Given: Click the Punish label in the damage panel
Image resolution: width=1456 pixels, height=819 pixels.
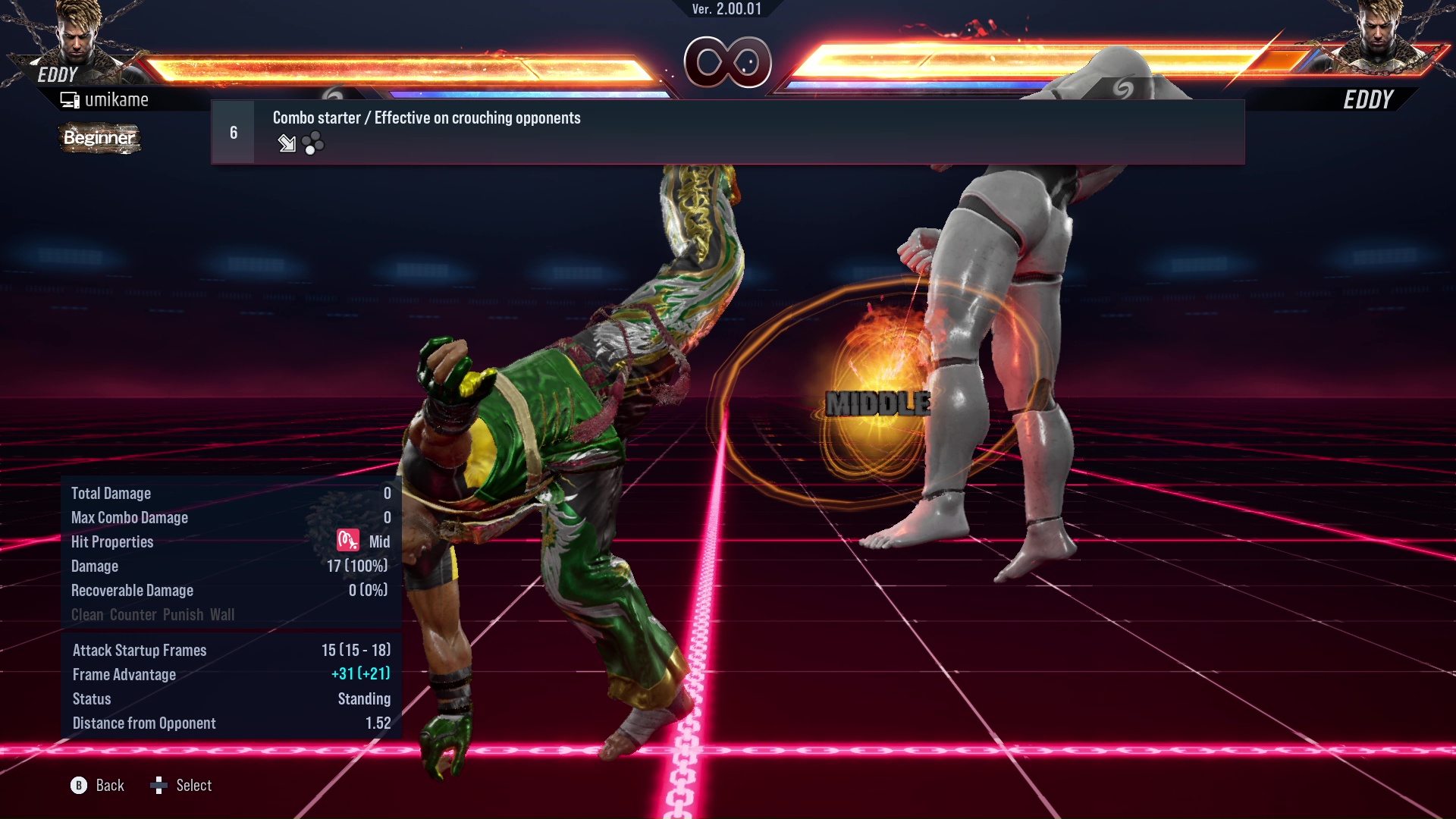Looking at the screenshot, I should click(183, 615).
